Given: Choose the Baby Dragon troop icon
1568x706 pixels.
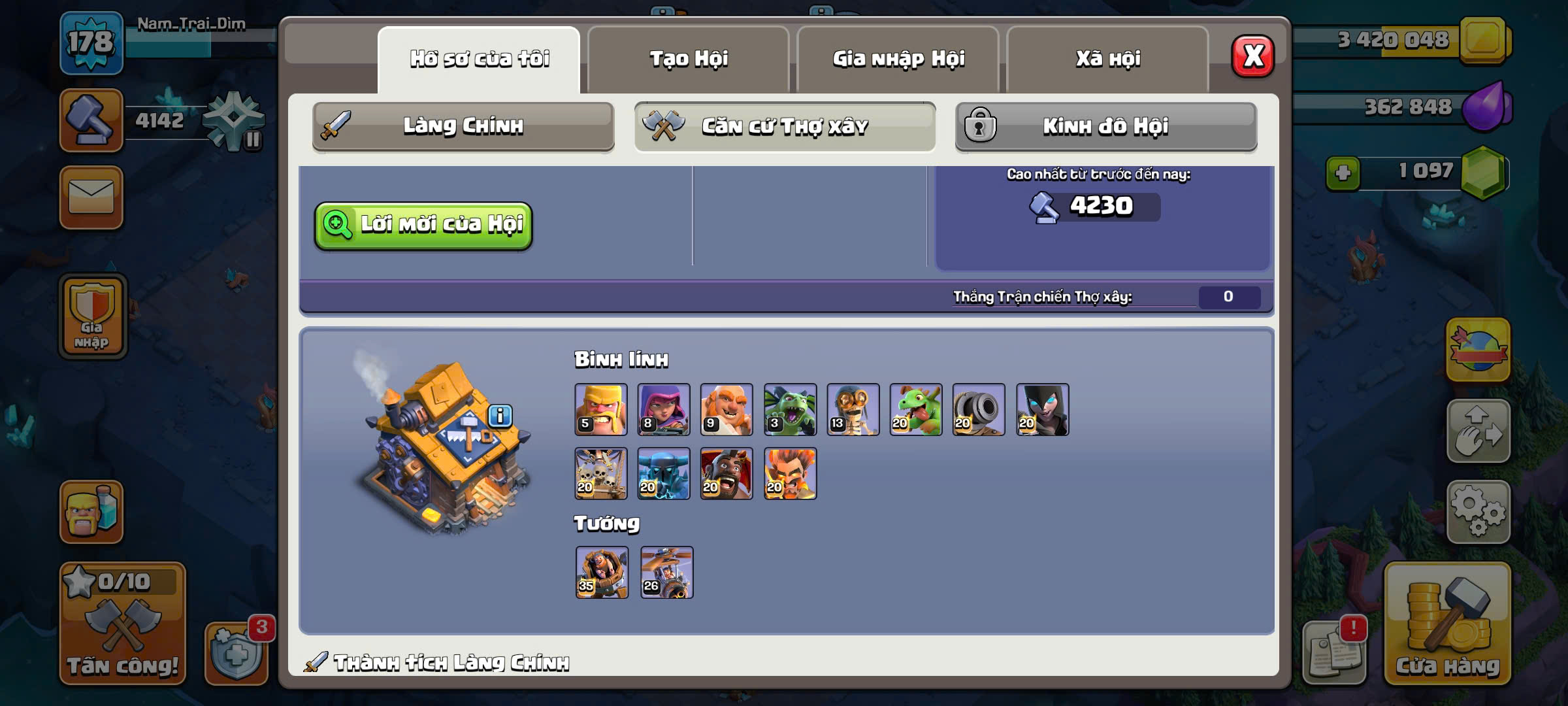Looking at the screenshot, I should [x=915, y=409].
